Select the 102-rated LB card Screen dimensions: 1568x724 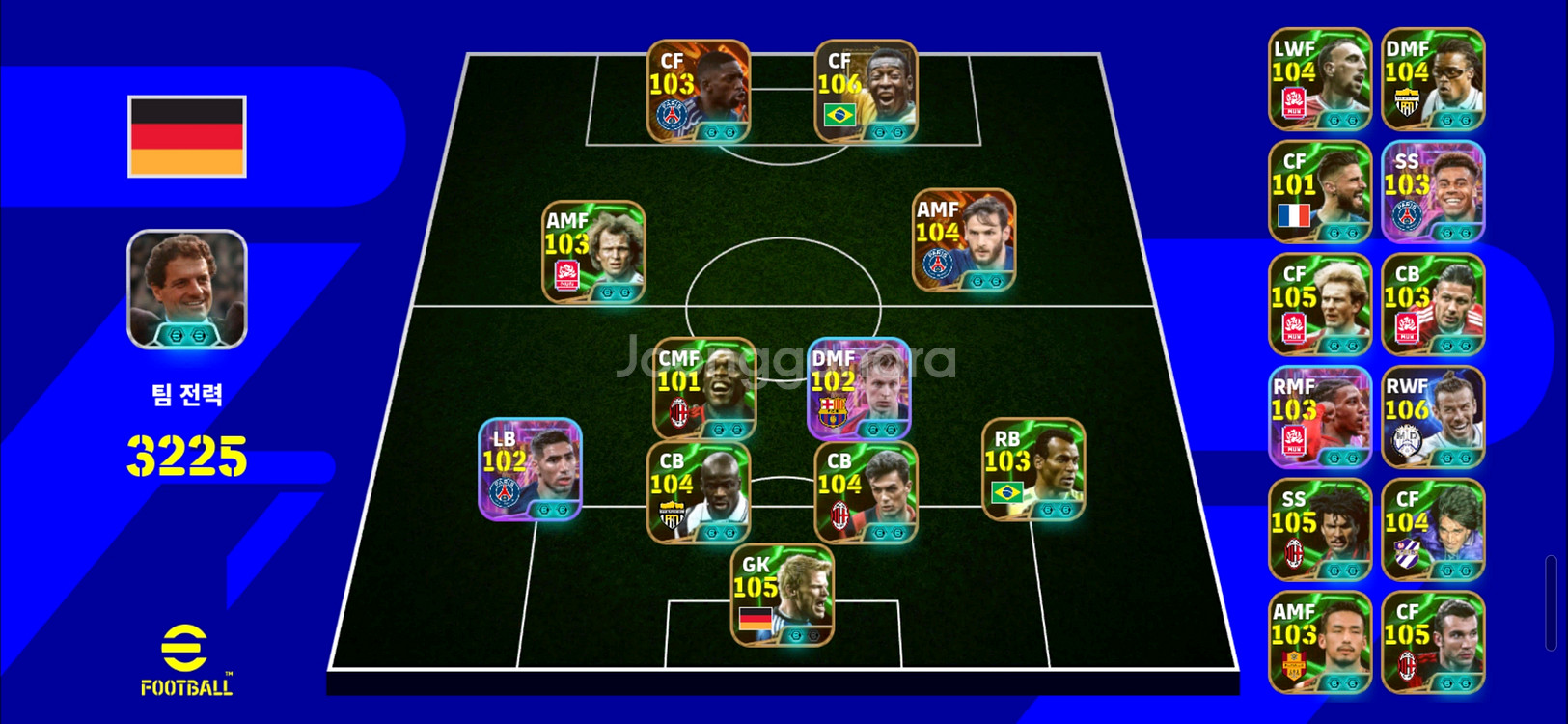[x=531, y=469]
